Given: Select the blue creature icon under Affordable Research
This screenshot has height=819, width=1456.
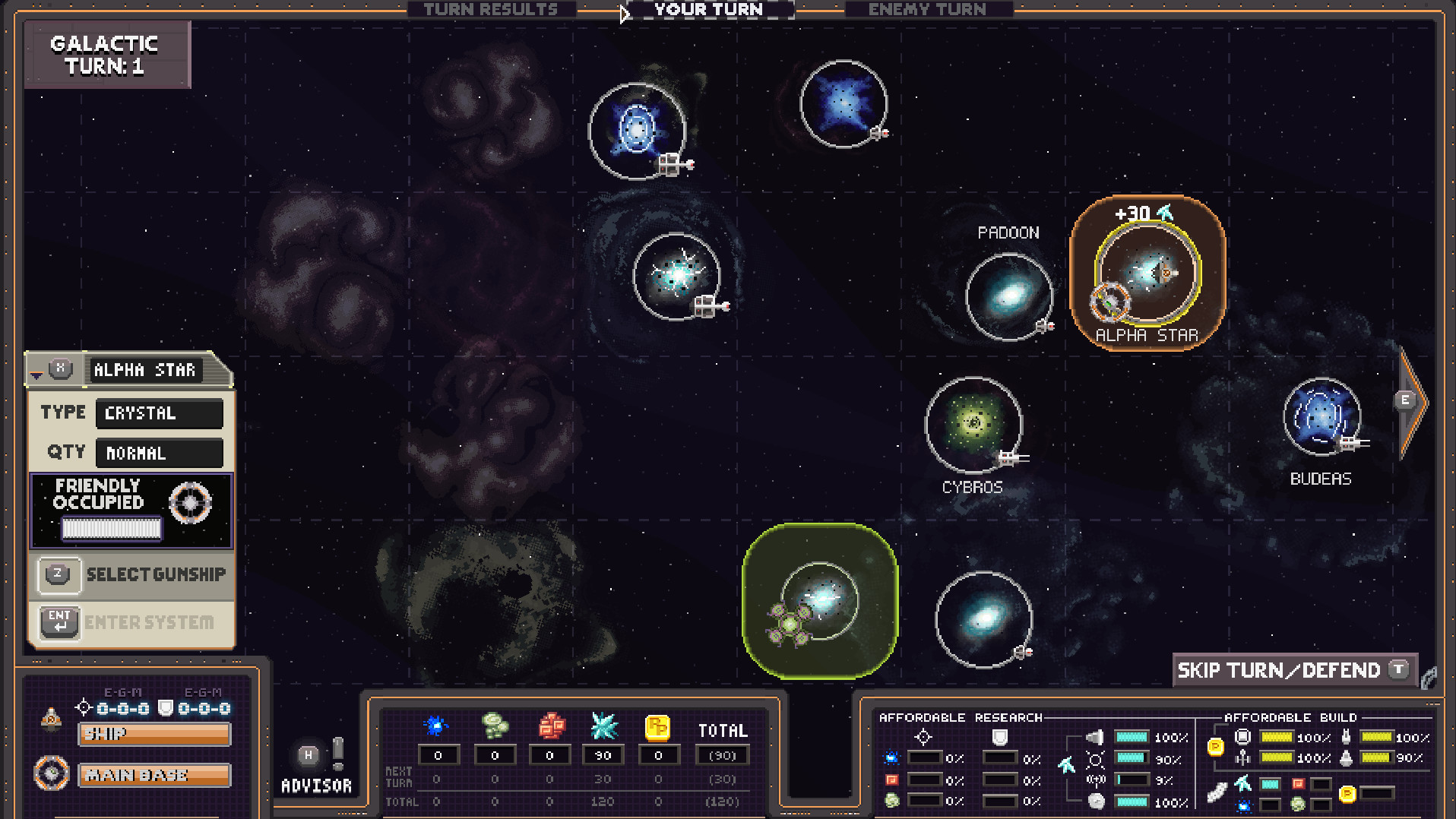Looking at the screenshot, I should 892,758.
